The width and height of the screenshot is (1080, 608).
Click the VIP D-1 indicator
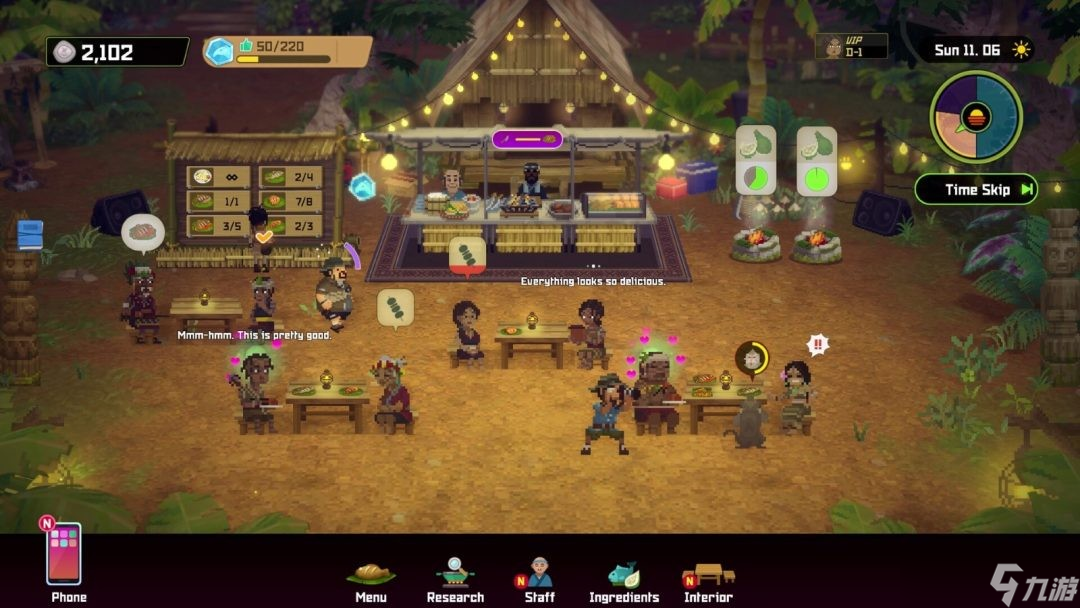(850, 46)
